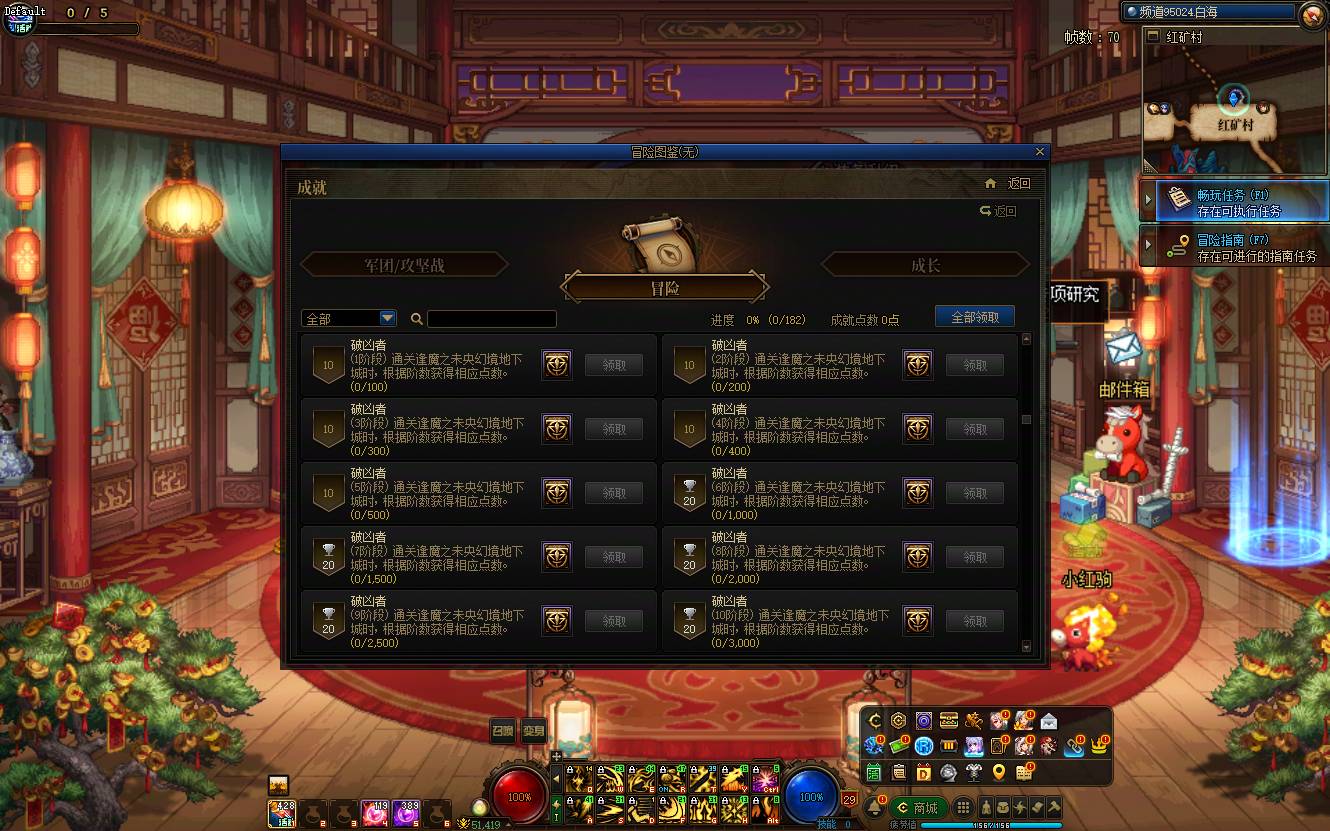Close the 冒险图鉴 achievement window

[x=1040, y=152]
